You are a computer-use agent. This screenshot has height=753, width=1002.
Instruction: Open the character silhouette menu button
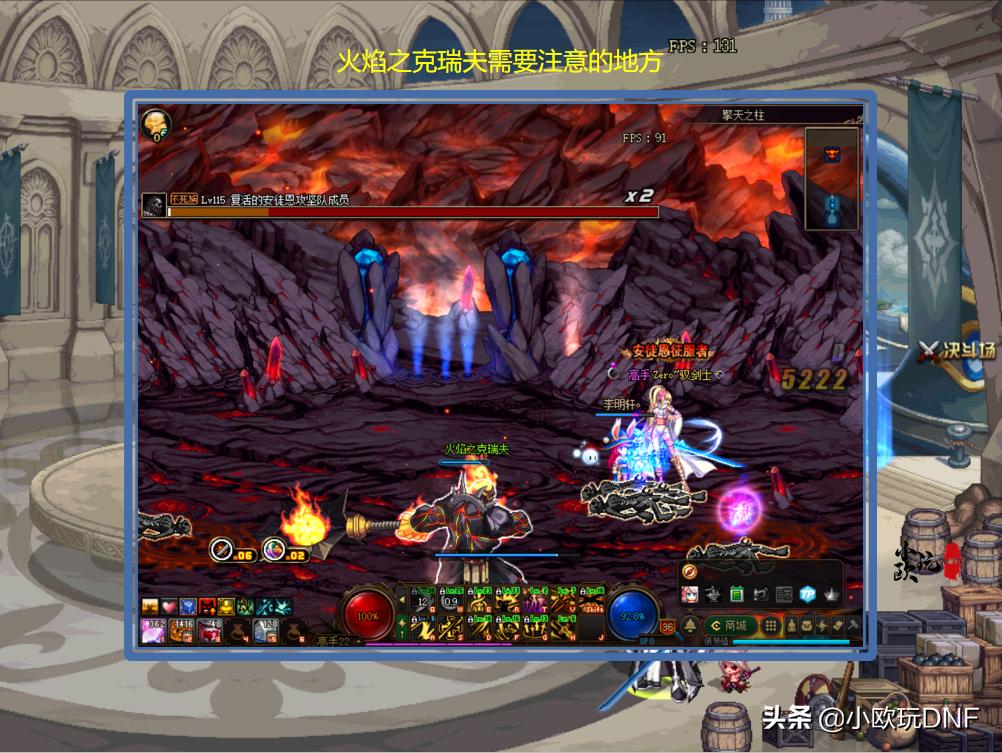tap(790, 626)
